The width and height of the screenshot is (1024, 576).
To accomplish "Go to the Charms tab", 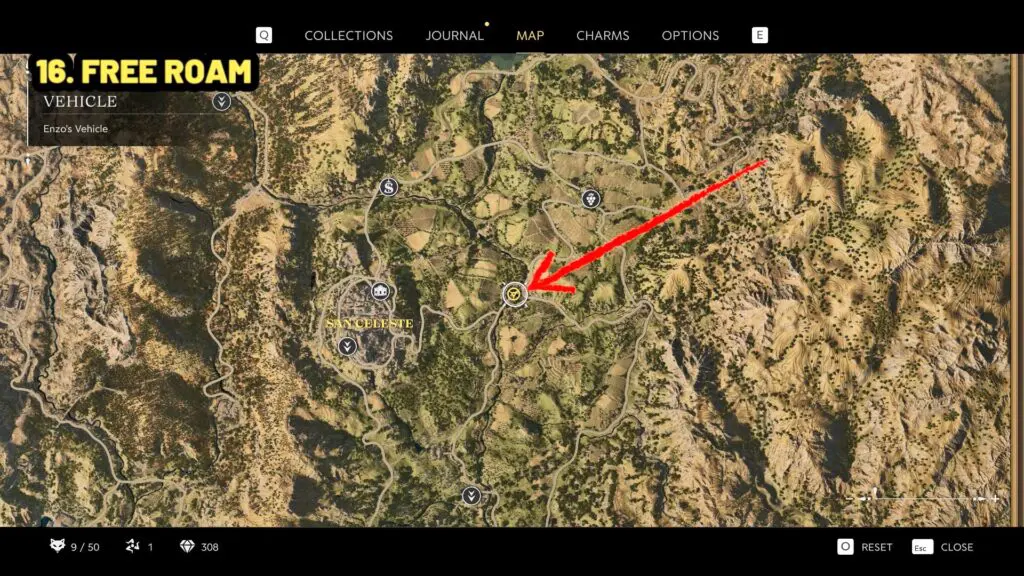I will pyautogui.click(x=602, y=35).
